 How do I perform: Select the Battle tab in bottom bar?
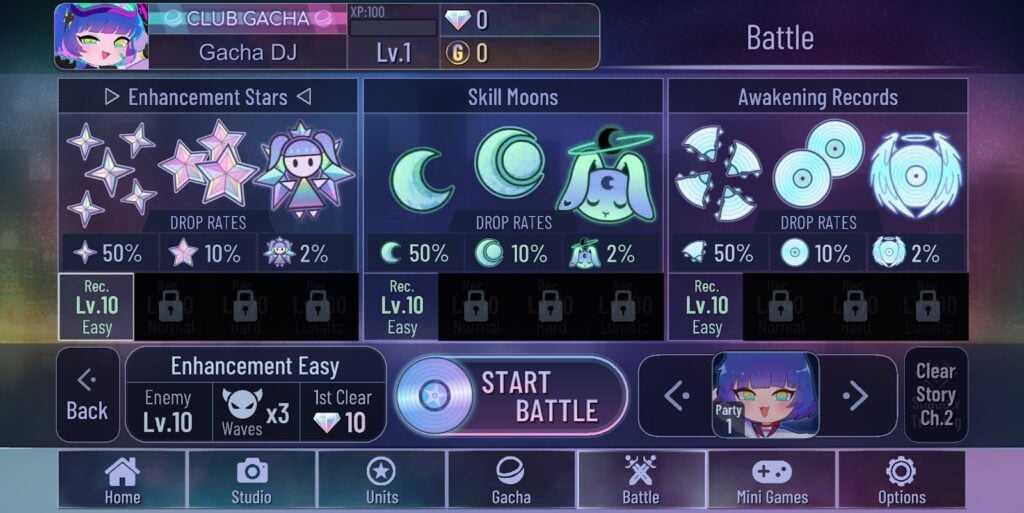coord(641,480)
